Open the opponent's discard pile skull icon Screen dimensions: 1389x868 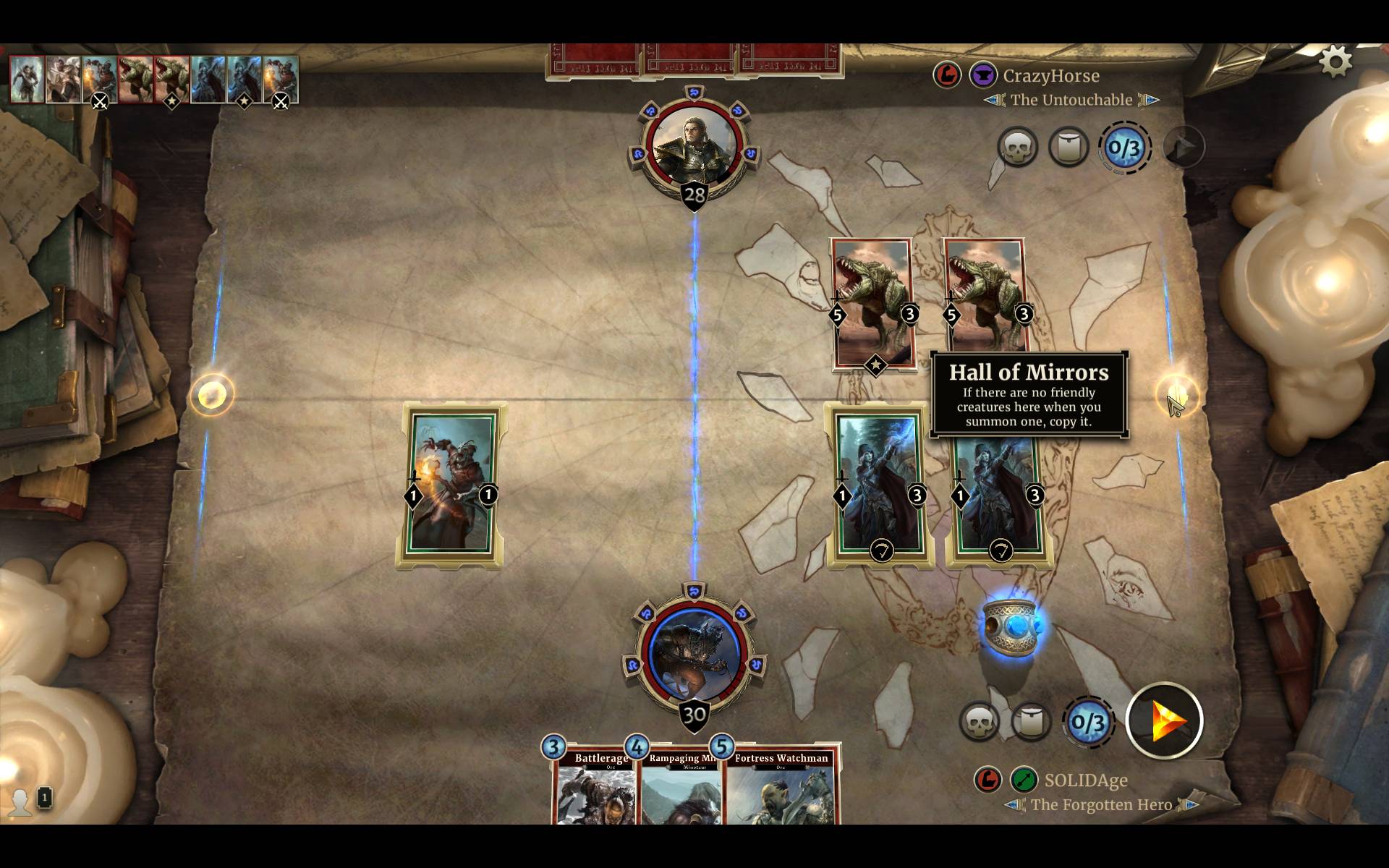point(1019,147)
